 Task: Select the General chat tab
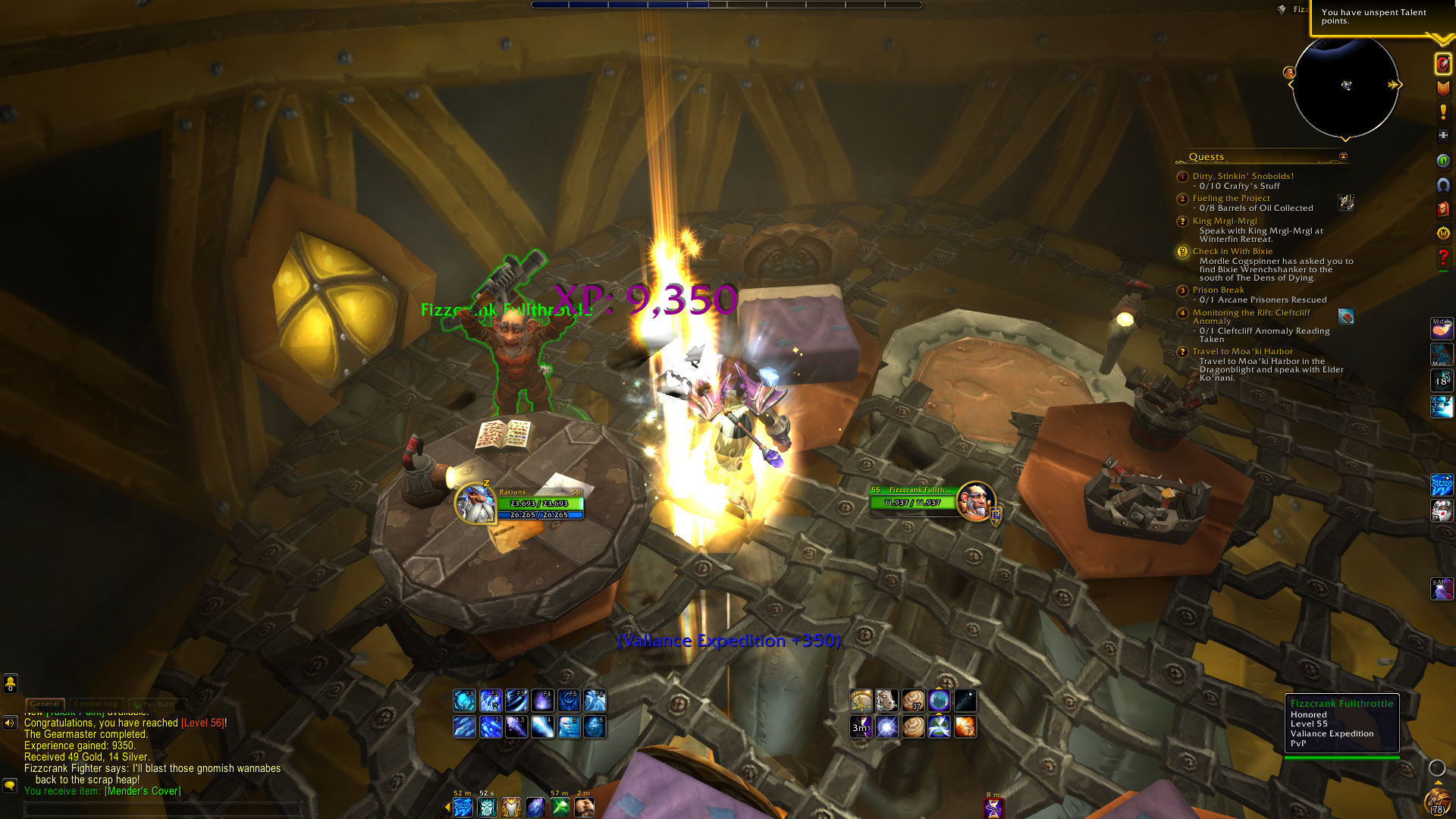click(45, 704)
